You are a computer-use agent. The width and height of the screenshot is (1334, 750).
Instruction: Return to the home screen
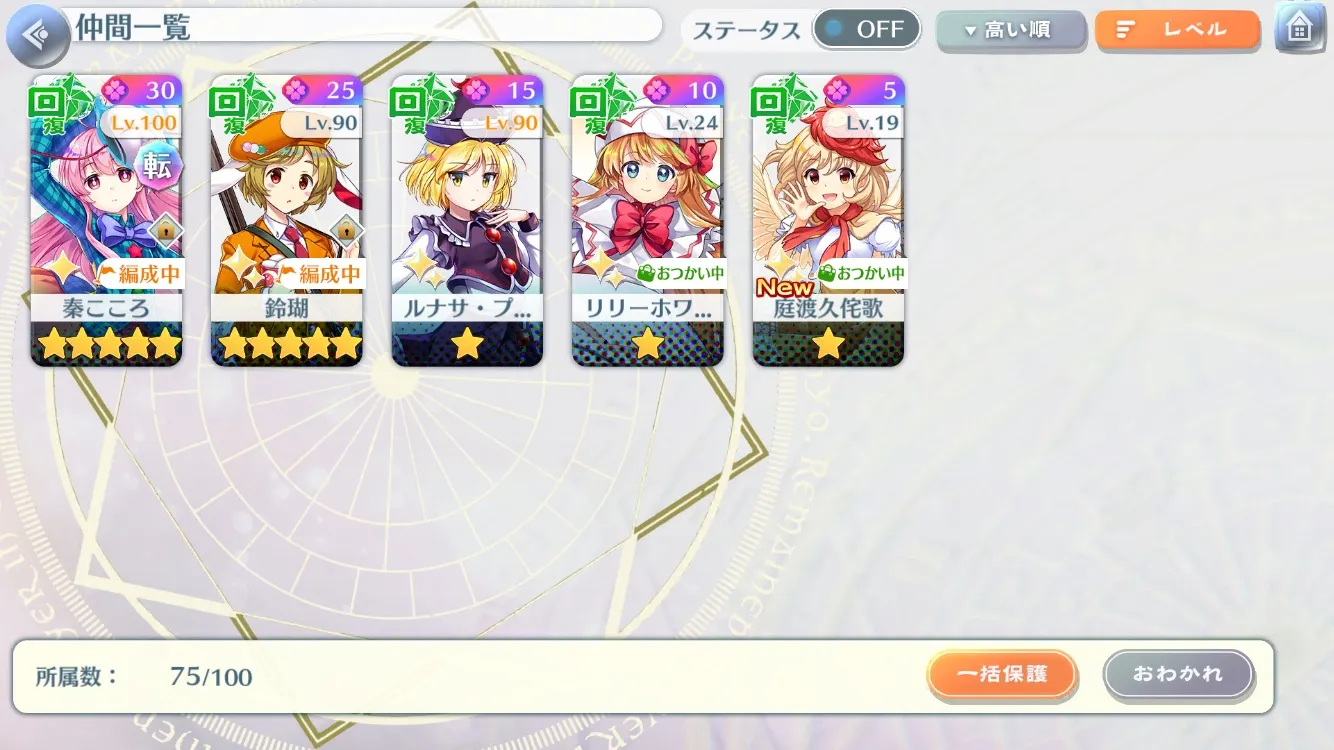1299,28
